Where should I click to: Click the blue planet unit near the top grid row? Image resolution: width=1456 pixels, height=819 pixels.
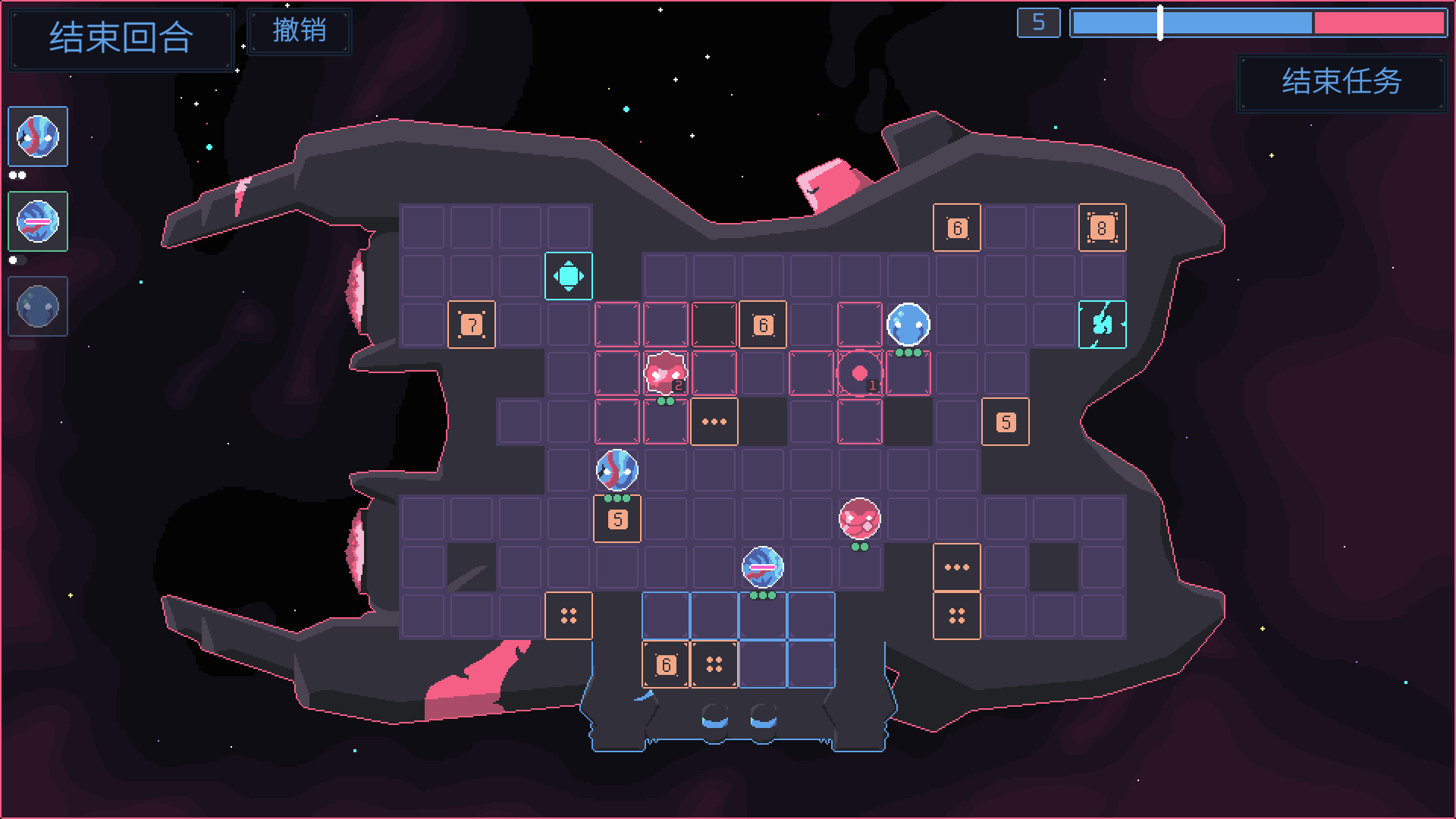(x=908, y=325)
